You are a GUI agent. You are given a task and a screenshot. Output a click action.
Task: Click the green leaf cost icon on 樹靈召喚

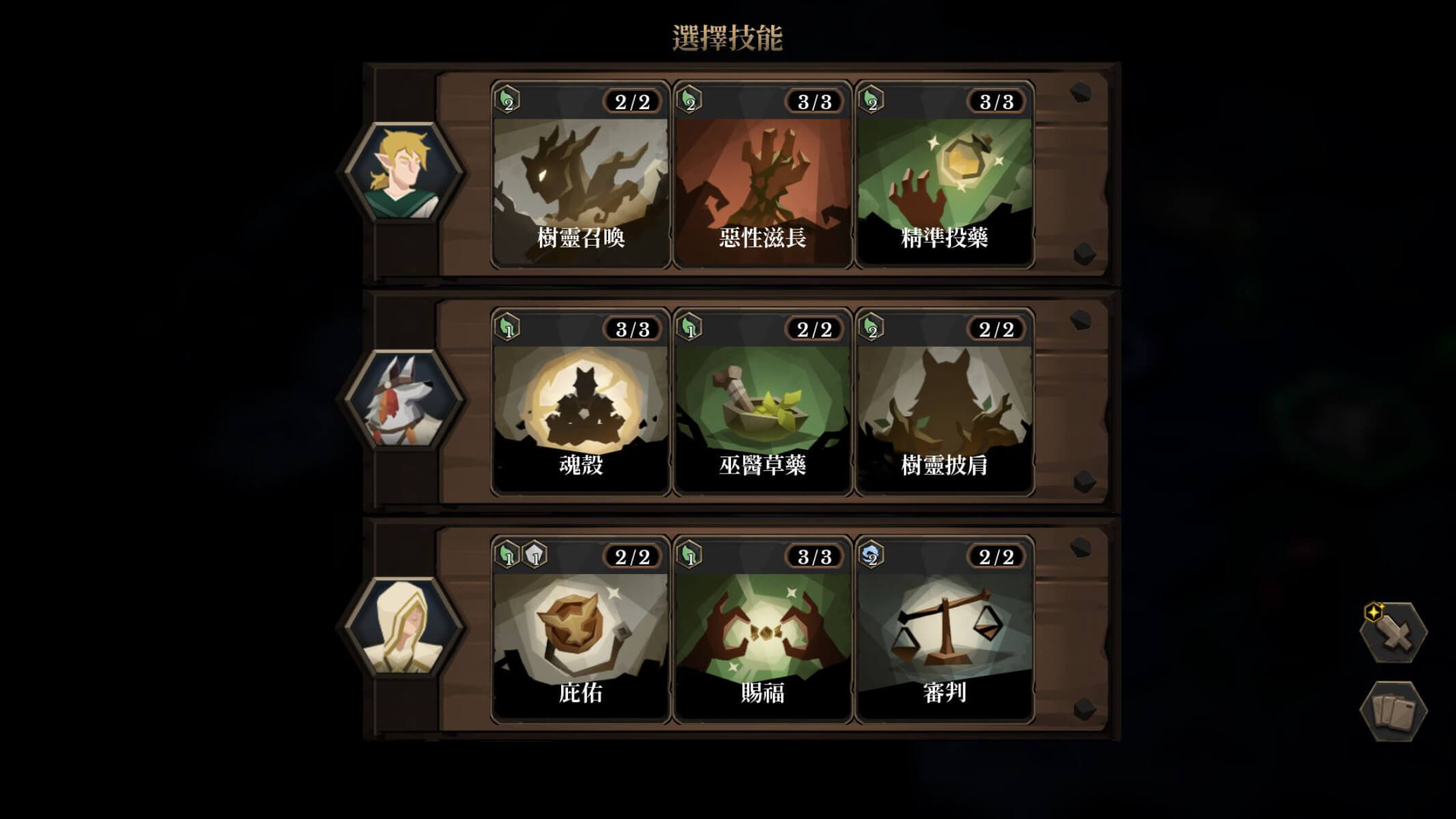point(506,100)
